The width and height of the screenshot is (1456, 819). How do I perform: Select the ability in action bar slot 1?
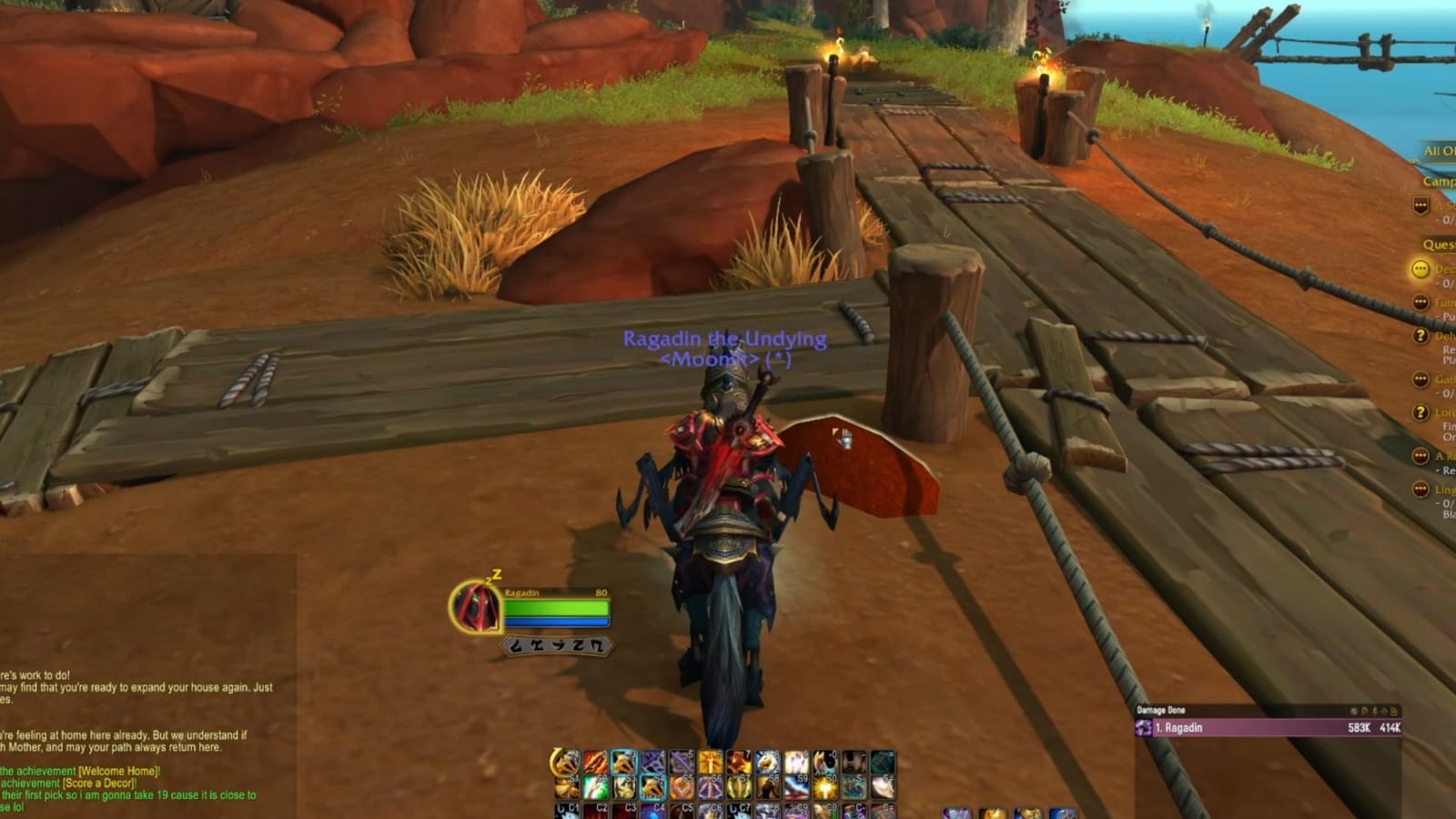[568, 760]
